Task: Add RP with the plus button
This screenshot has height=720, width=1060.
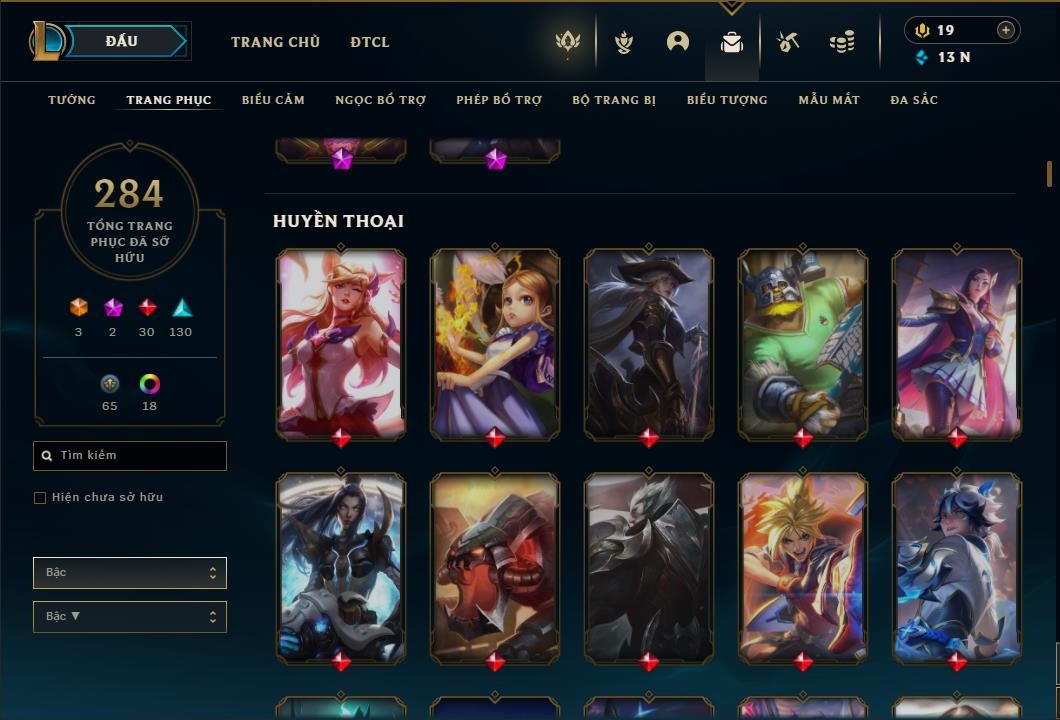Action: point(1006,30)
